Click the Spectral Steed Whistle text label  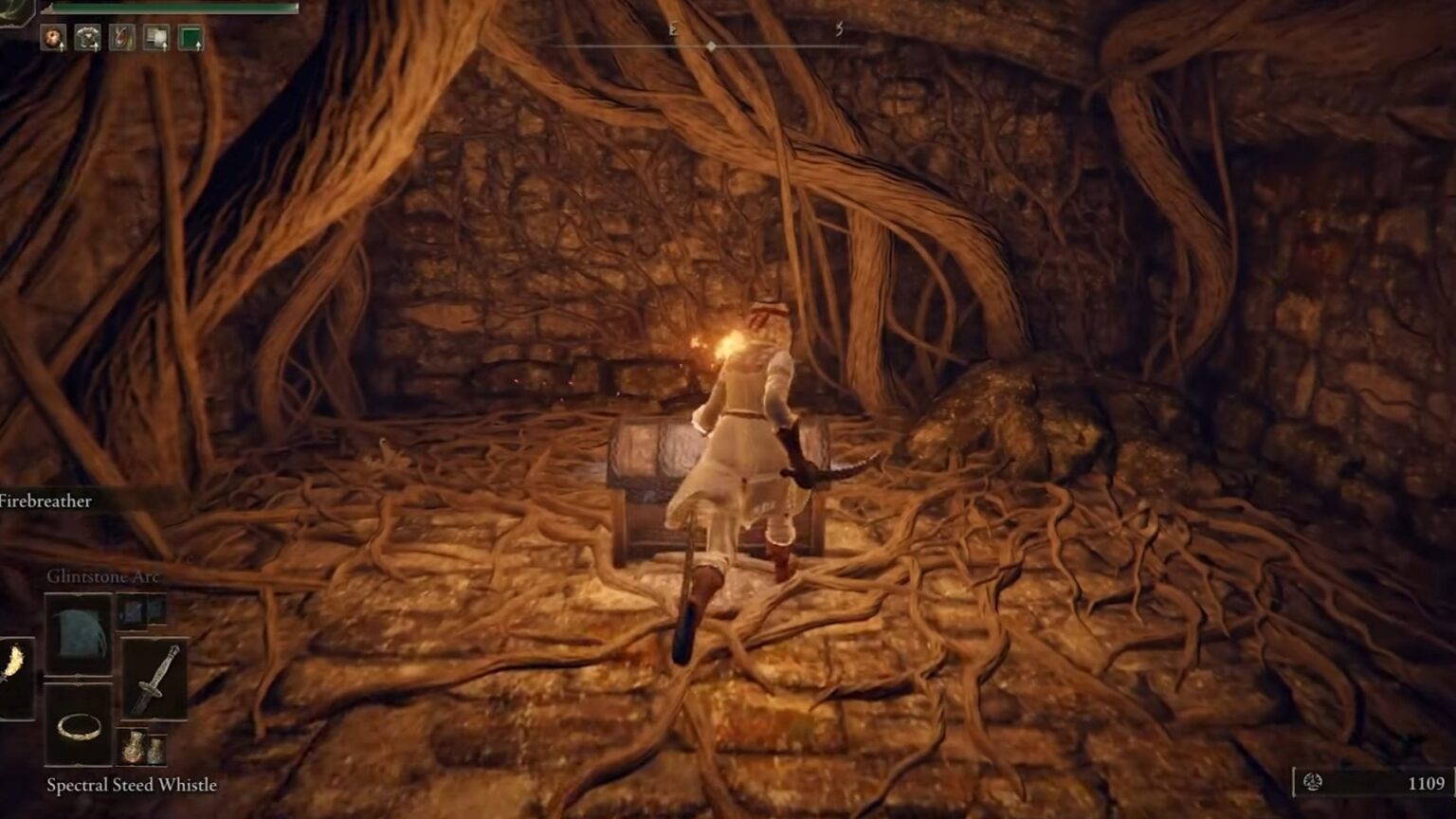[x=132, y=785]
